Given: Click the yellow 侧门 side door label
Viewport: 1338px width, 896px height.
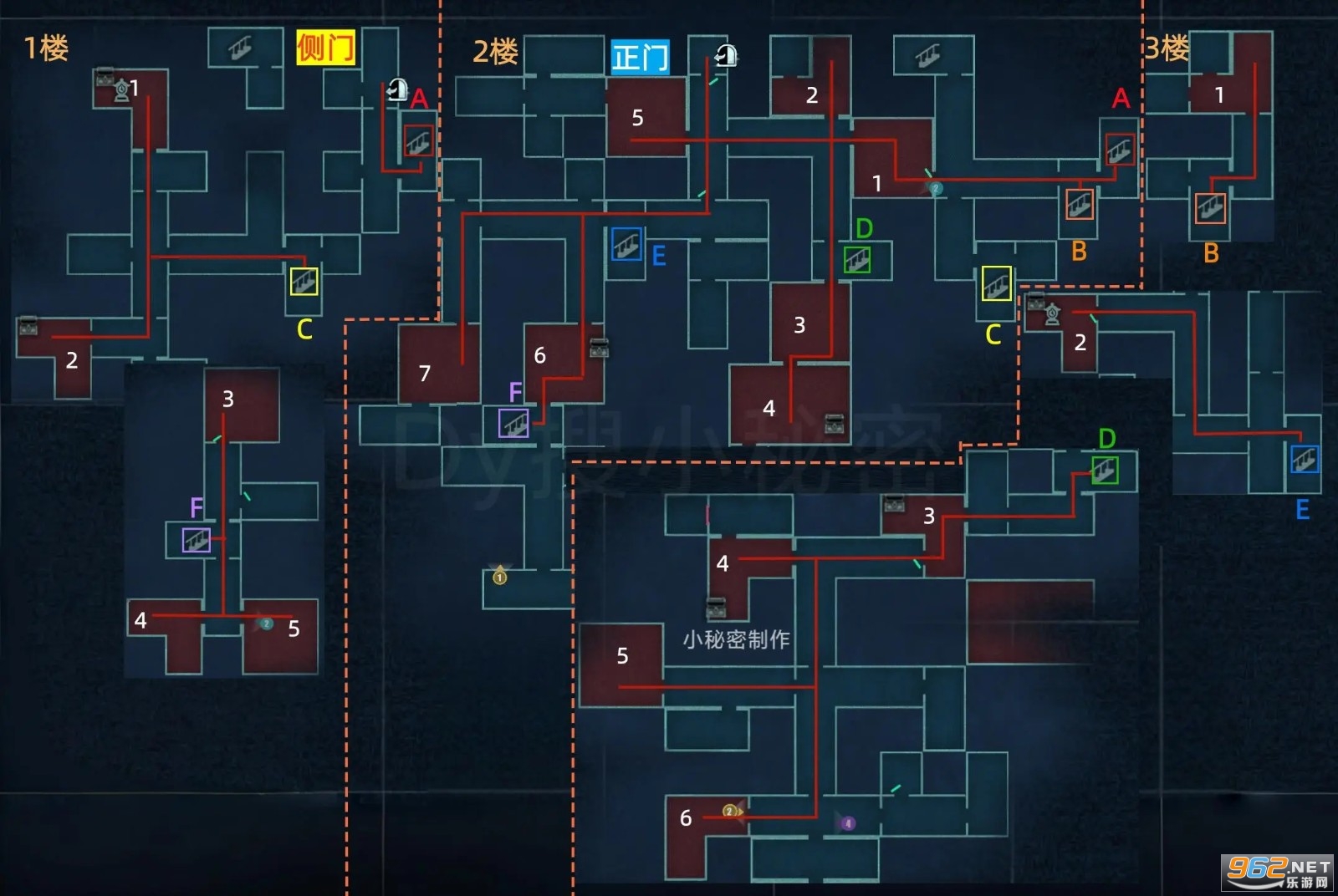Looking at the screenshot, I should click(325, 47).
